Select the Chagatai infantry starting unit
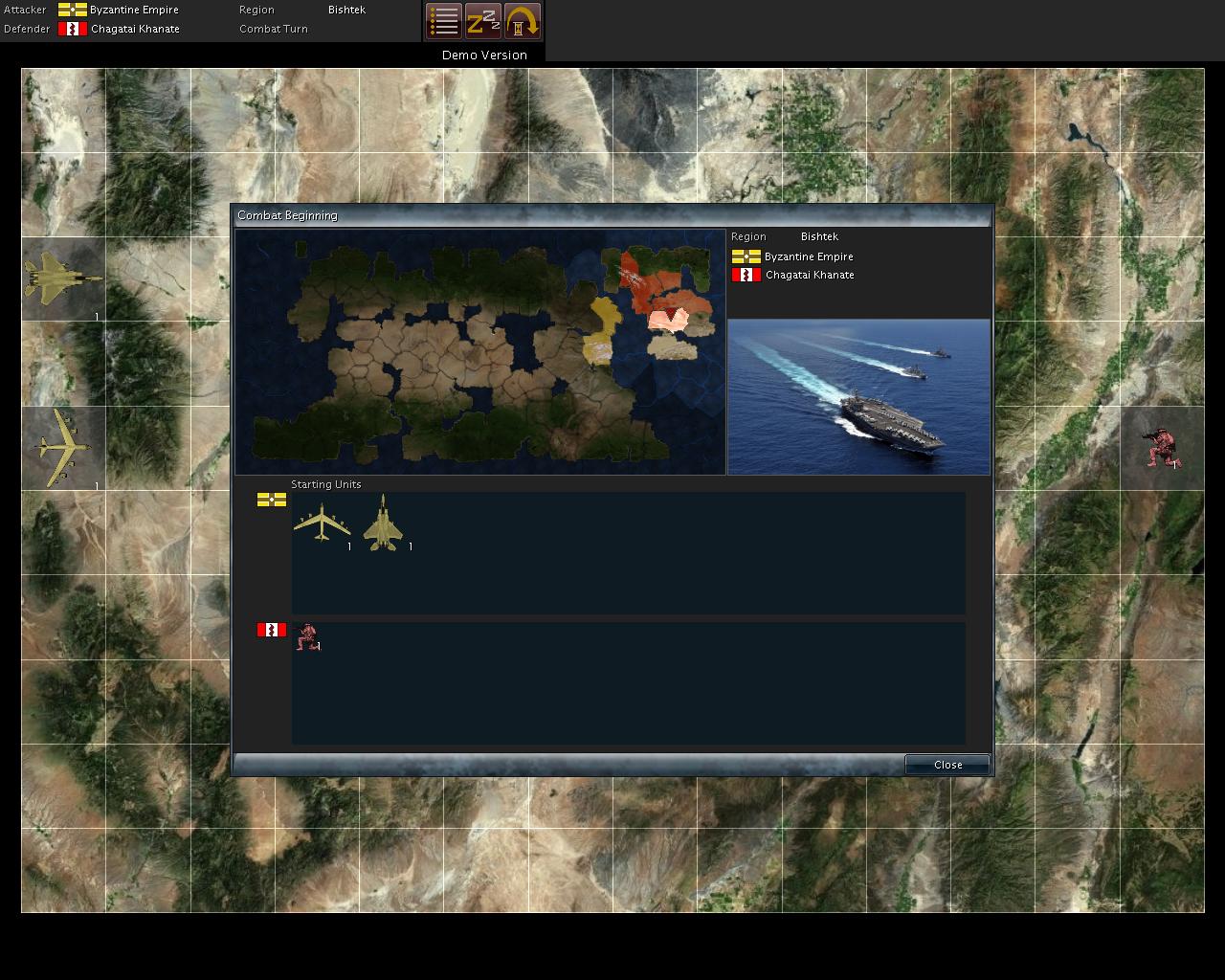Screen dimensions: 1225x980 (x=309, y=636)
